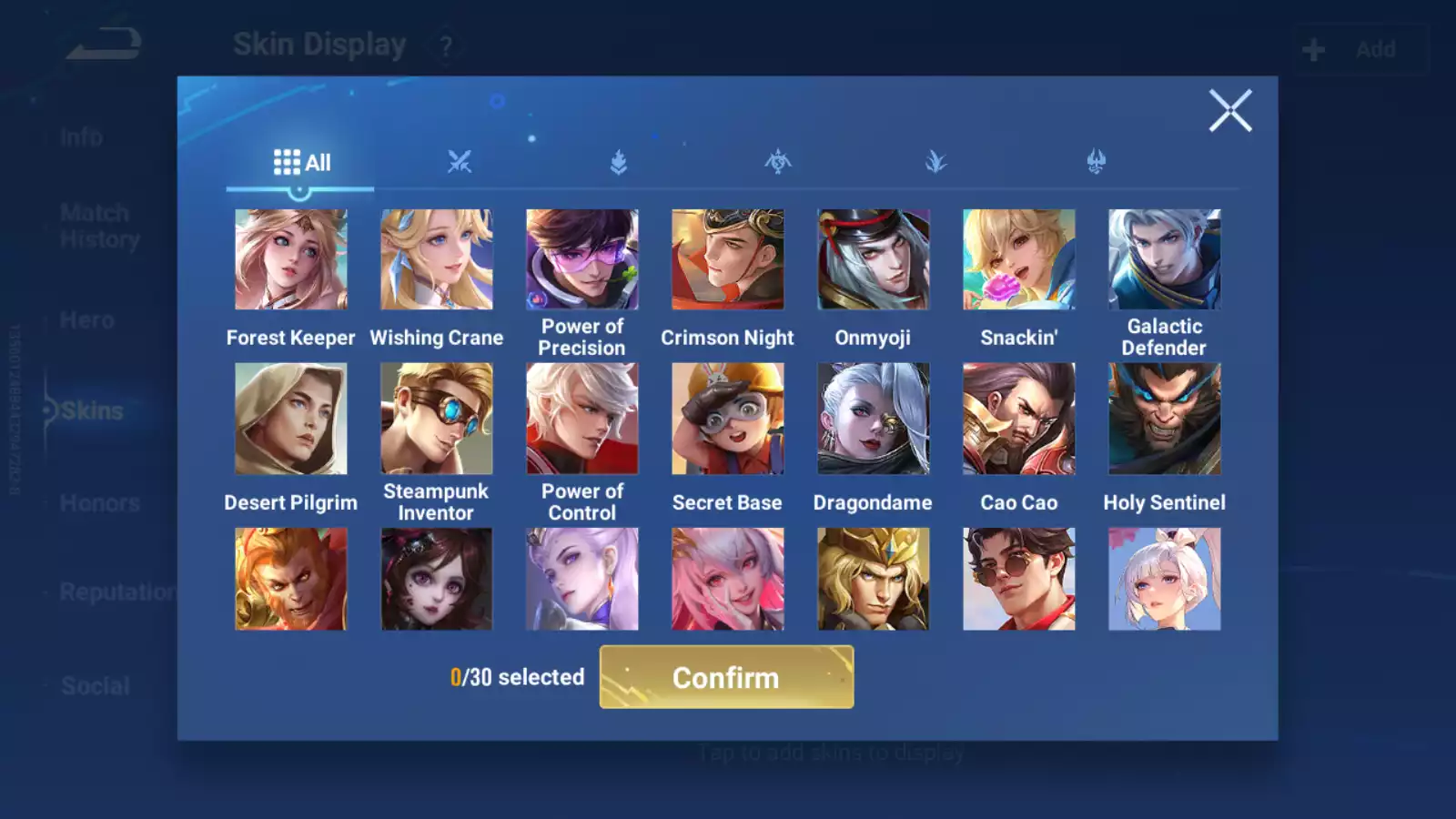Switch to the All tab
This screenshot has height=819, width=1456.
(x=301, y=162)
